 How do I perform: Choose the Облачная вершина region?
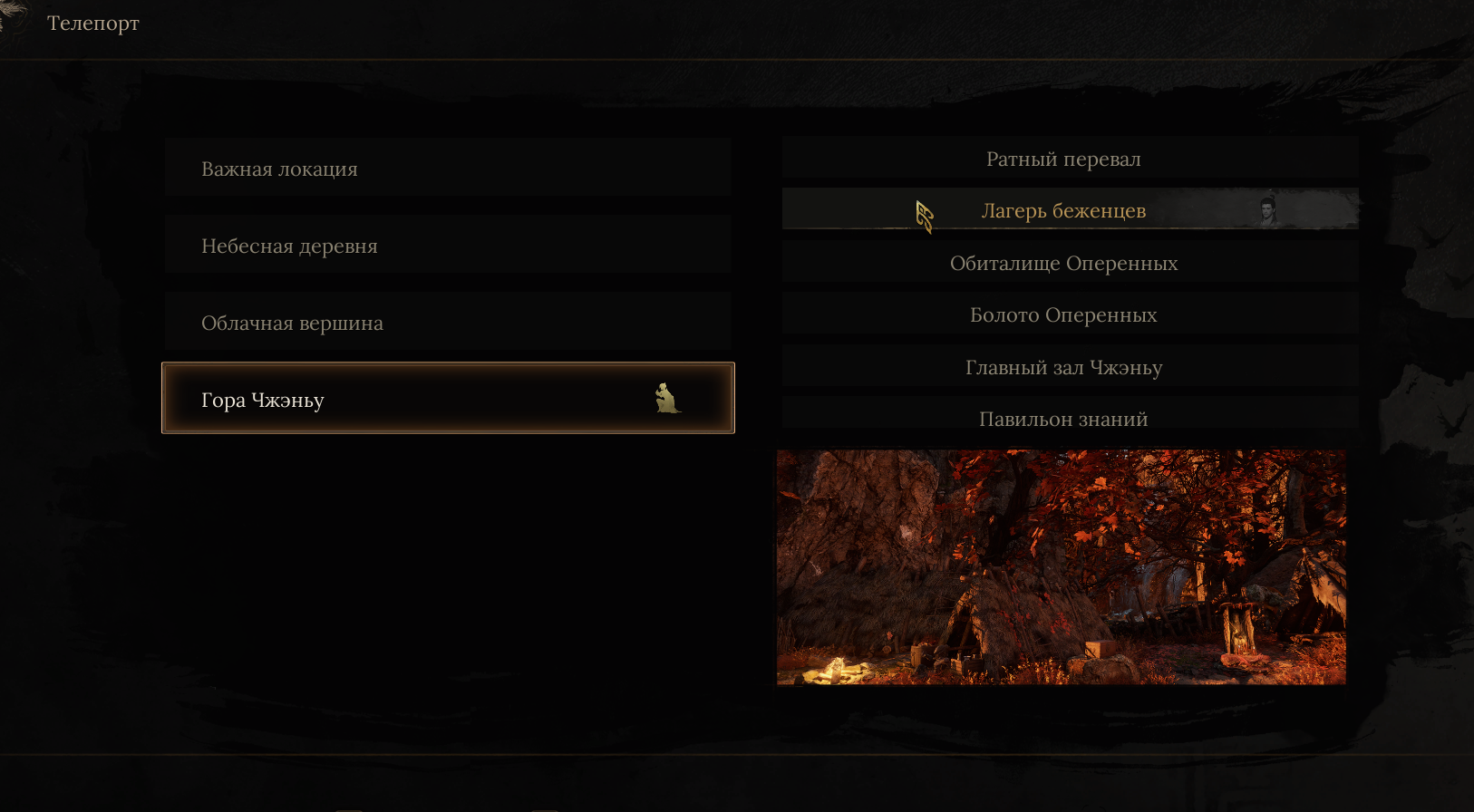click(447, 323)
